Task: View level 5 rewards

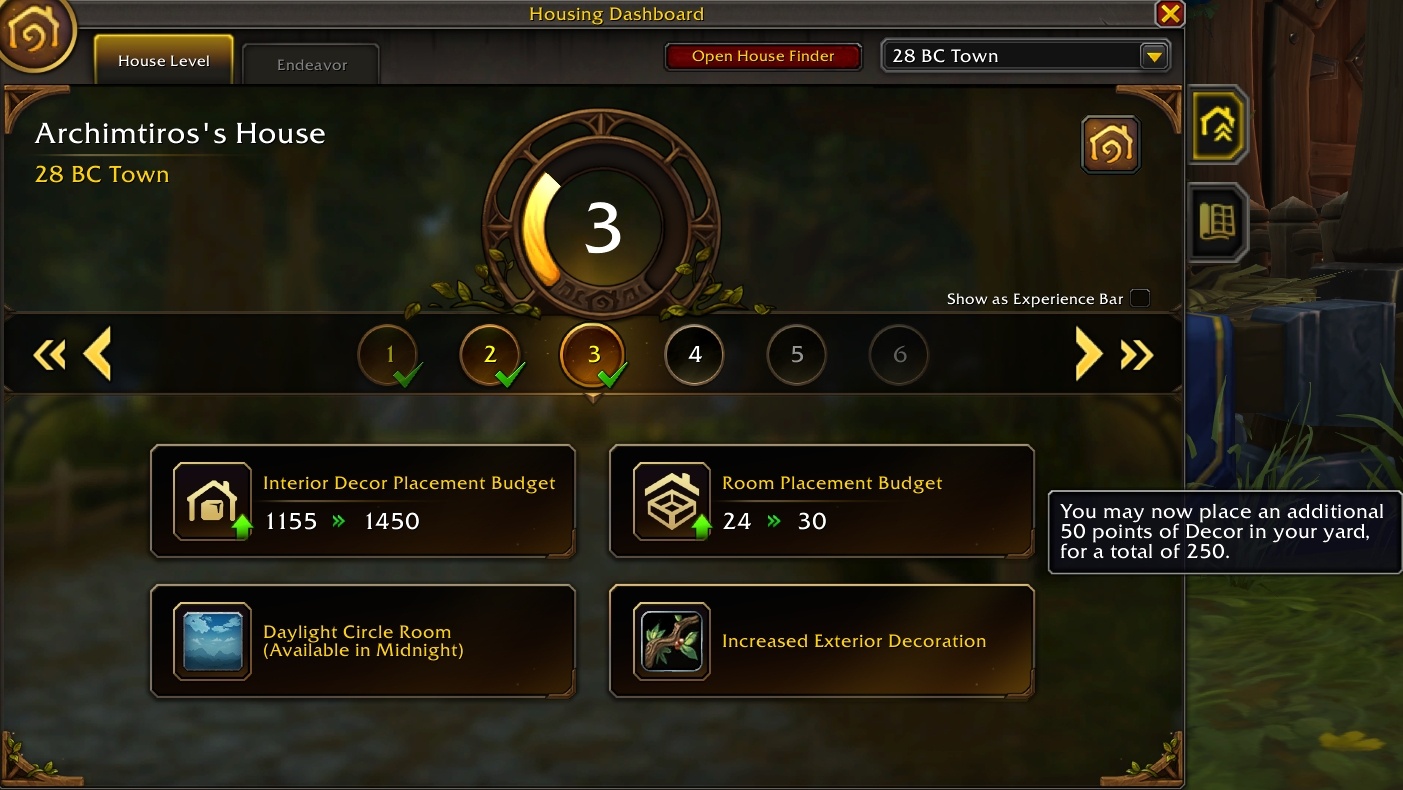Action: (x=797, y=354)
